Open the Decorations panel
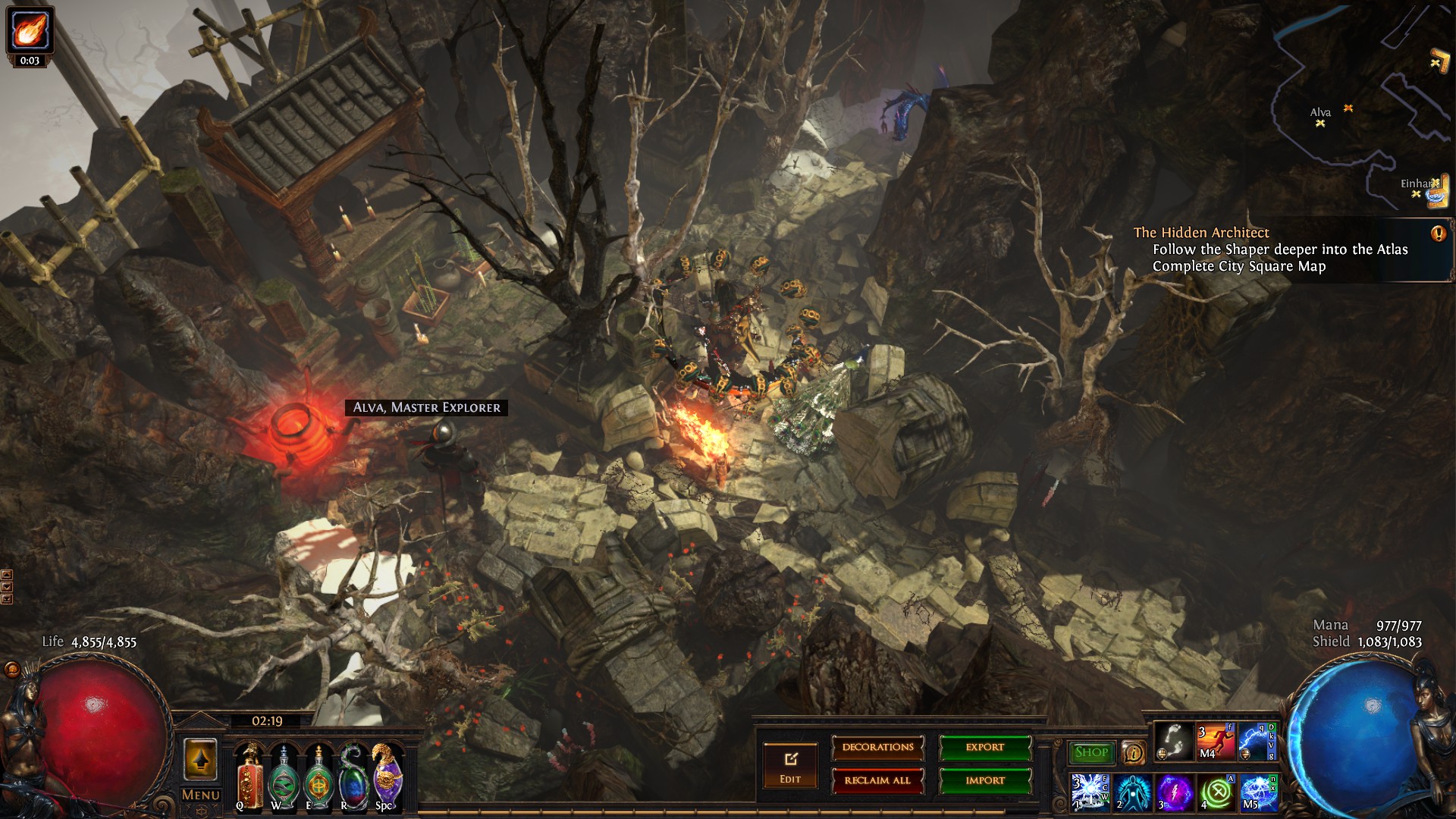The image size is (1456, 819). tap(877, 748)
